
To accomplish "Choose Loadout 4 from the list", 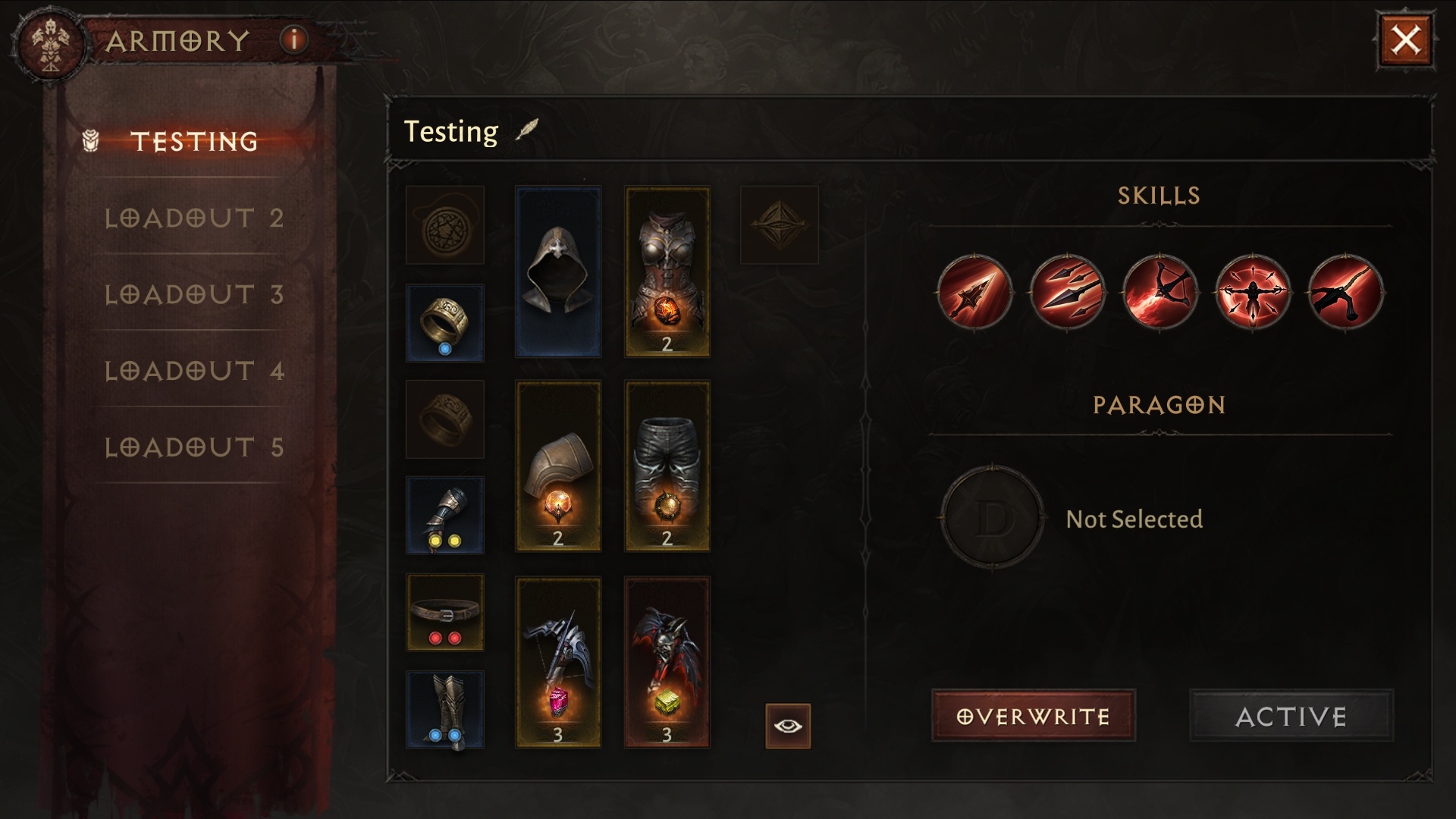I will coord(194,371).
